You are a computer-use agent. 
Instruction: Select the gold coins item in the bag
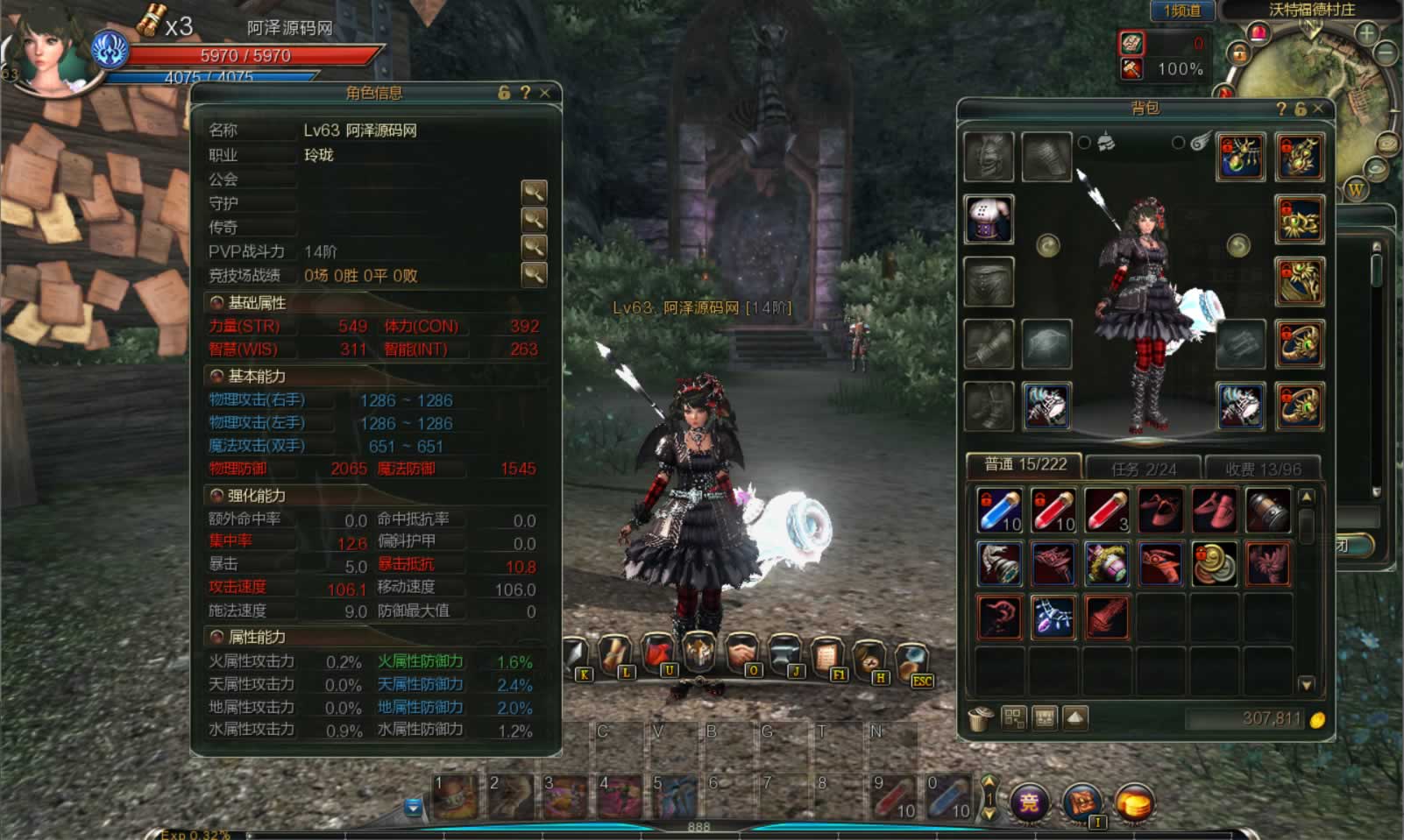[1214, 563]
